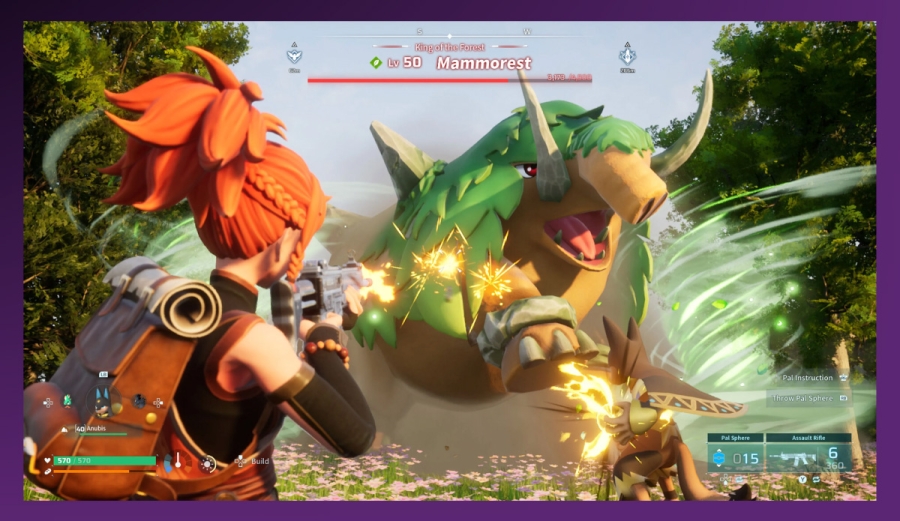The image size is (900, 521).
Task: Click the left compass waypoint marker
Action: click(x=294, y=54)
